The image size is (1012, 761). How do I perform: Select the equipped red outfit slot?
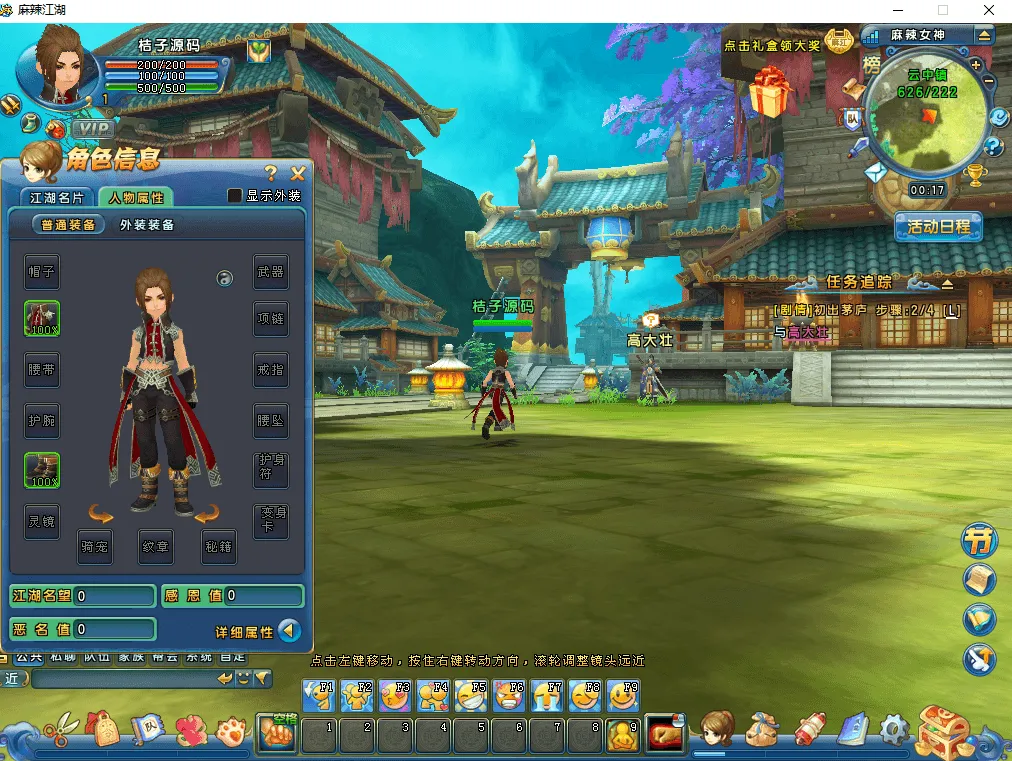tap(42, 319)
